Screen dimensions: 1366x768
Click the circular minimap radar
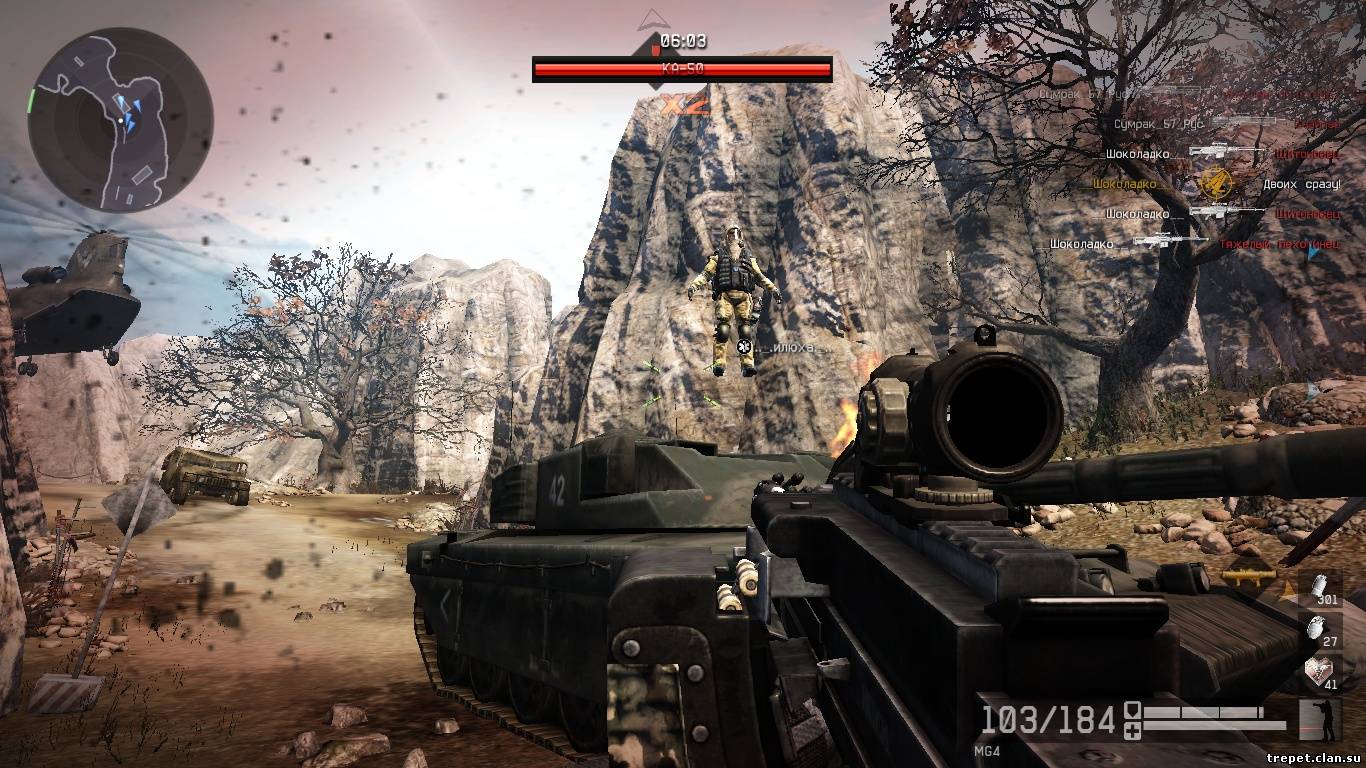pos(120,118)
